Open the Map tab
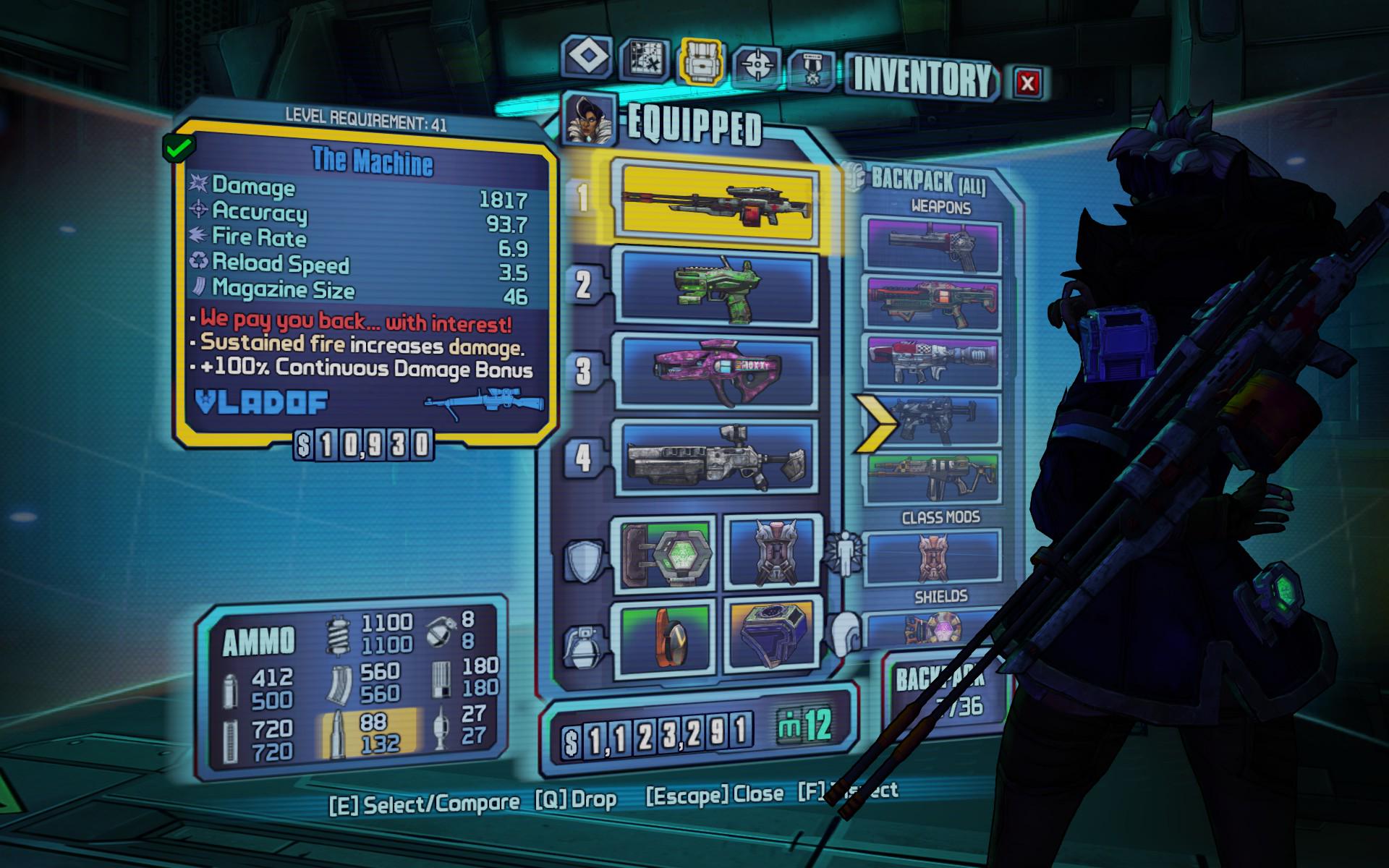 [644, 59]
